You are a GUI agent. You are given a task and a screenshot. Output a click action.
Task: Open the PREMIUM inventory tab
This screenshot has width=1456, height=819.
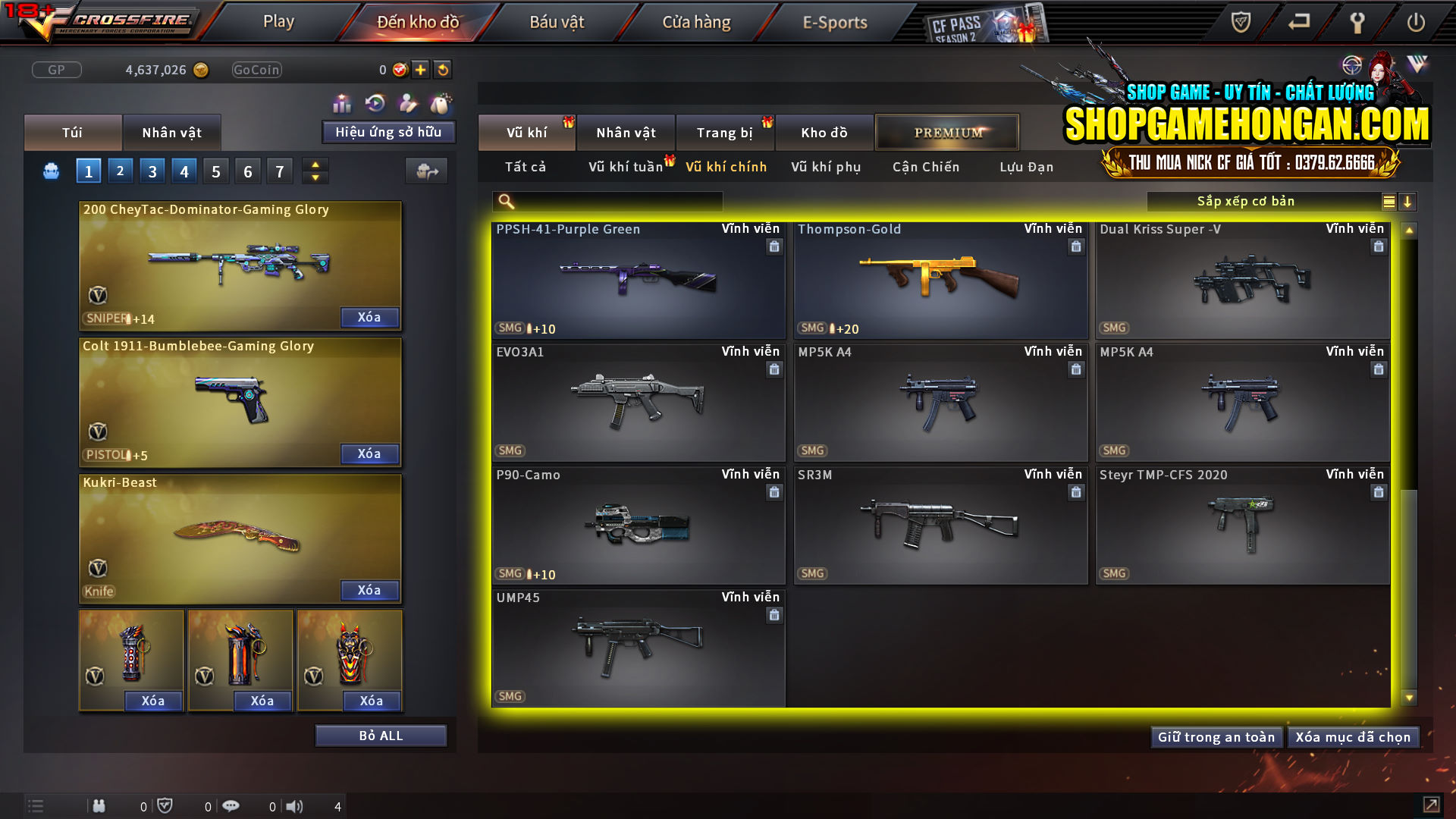tap(947, 132)
